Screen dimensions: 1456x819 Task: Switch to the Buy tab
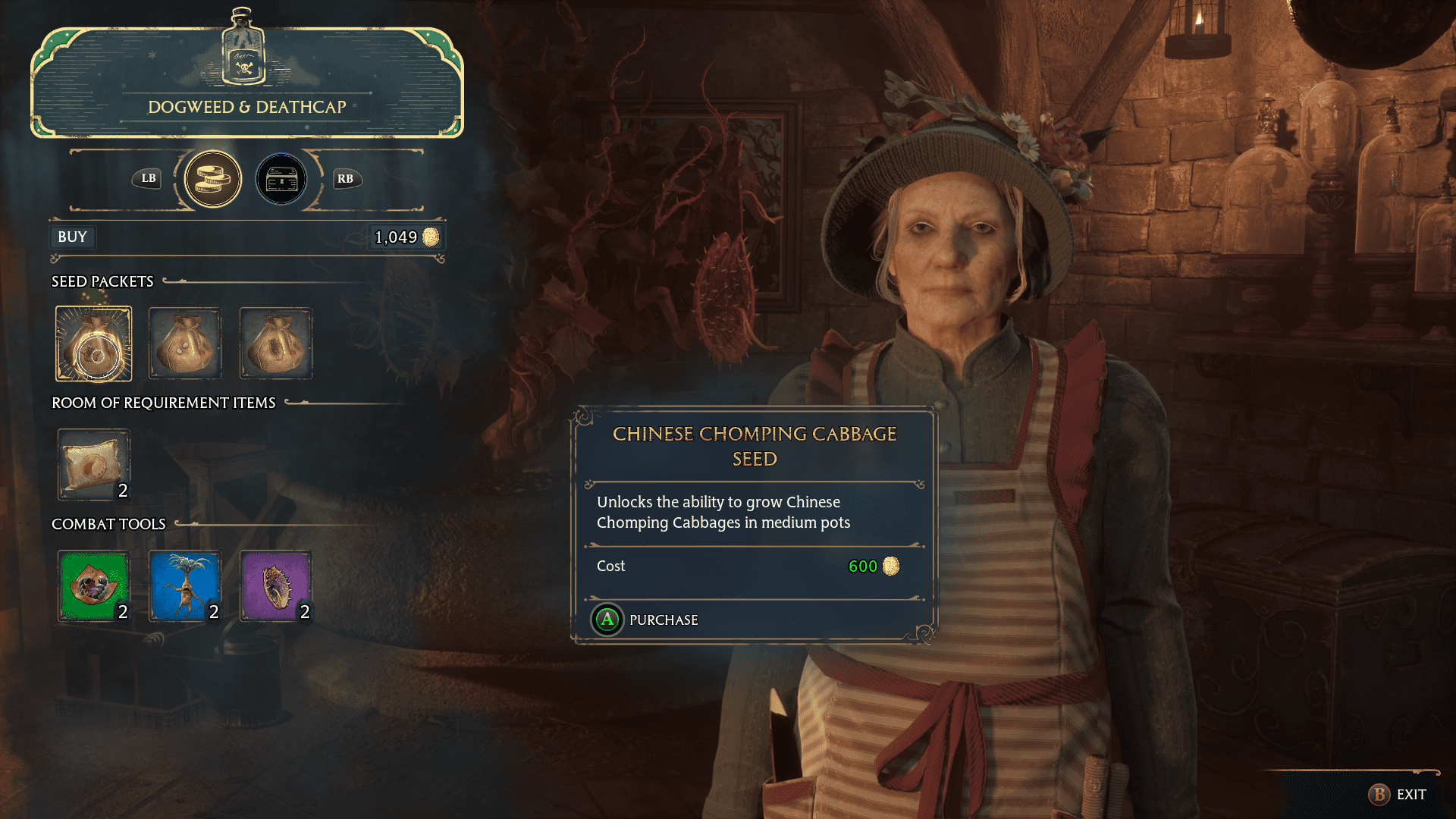(72, 237)
